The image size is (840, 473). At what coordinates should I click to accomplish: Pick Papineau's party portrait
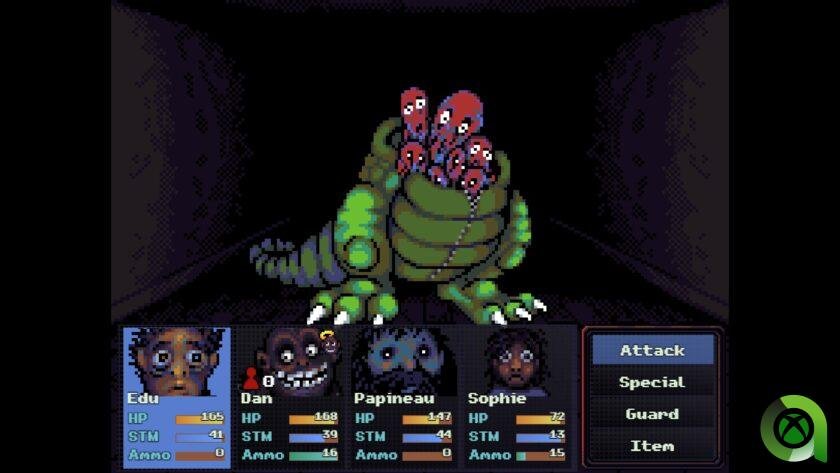pos(404,360)
